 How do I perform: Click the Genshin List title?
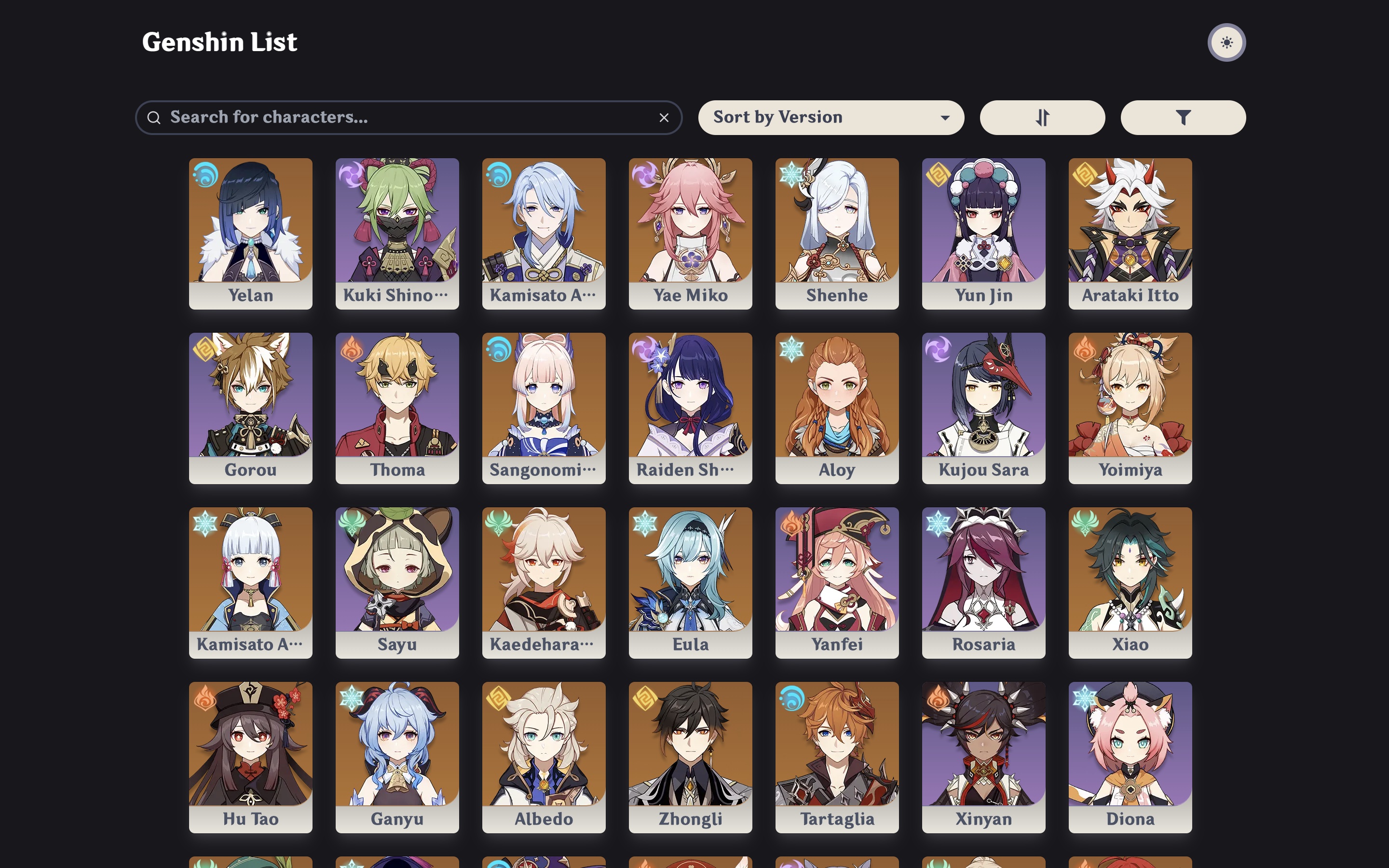click(220, 42)
